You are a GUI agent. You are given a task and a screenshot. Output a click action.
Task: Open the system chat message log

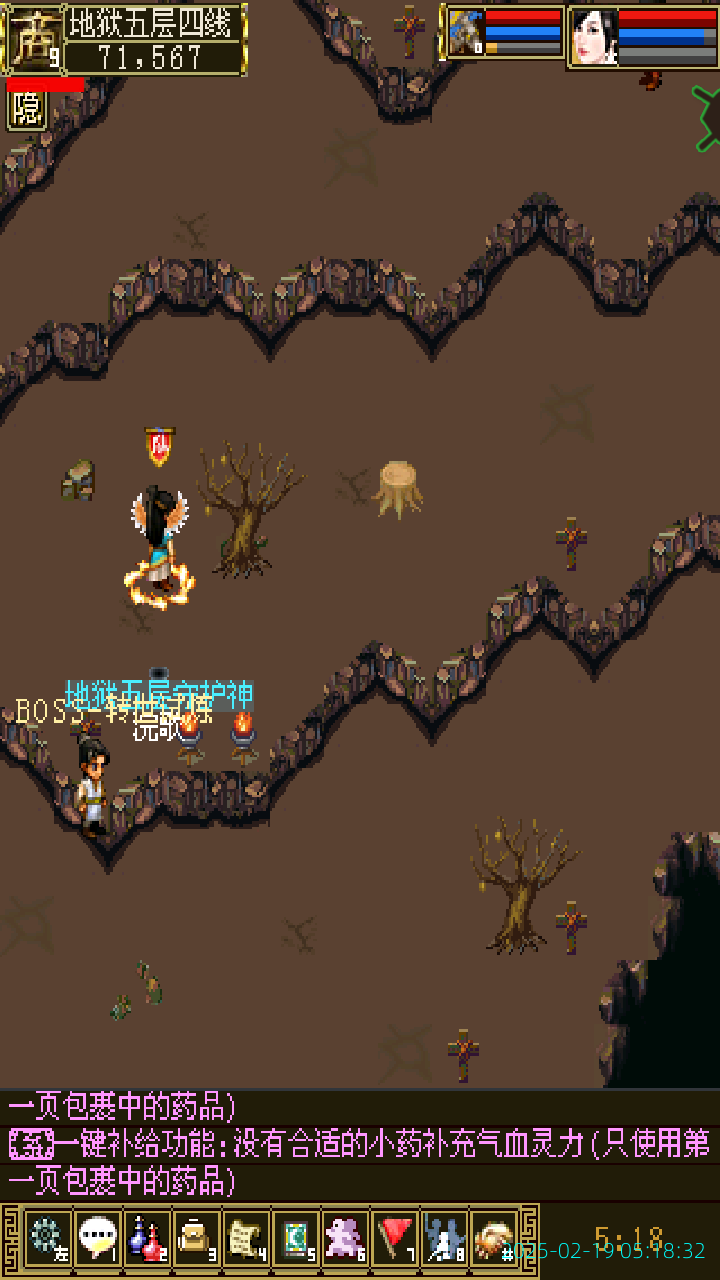pos(360,1144)
